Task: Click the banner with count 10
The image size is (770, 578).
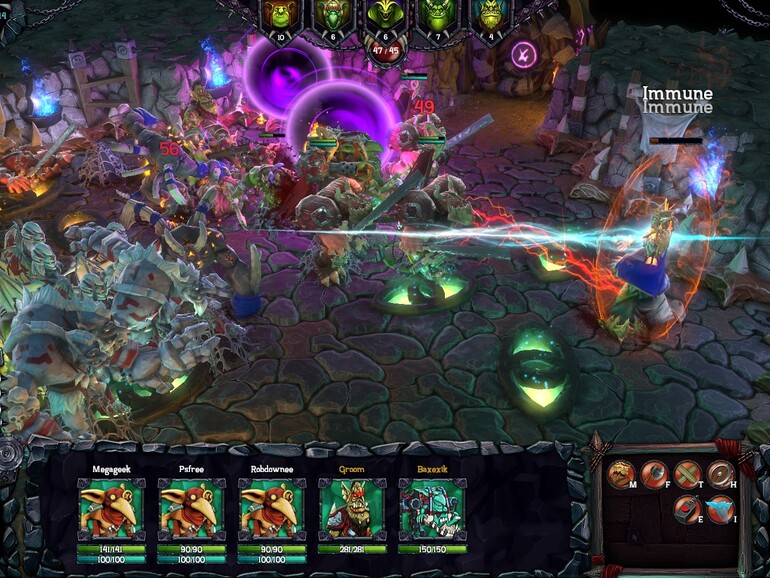Action: coord(279,19)
